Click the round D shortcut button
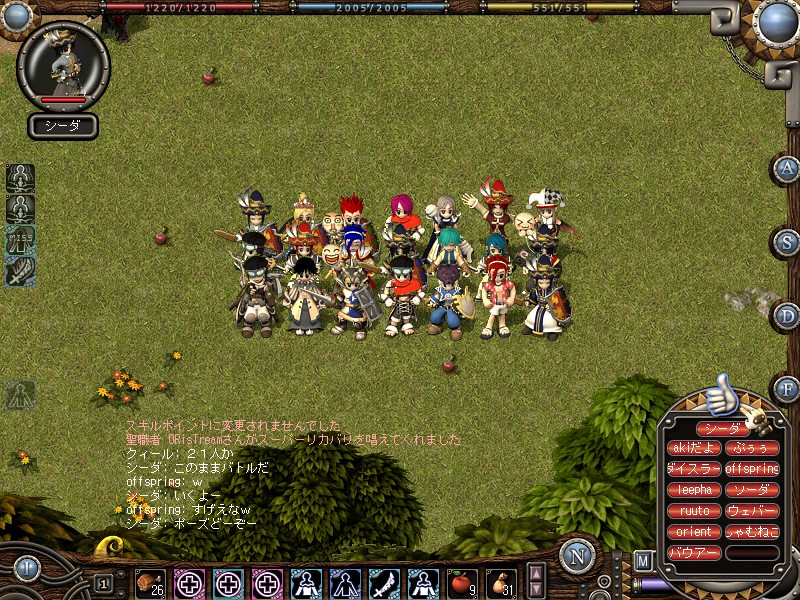 pos(787,316)
